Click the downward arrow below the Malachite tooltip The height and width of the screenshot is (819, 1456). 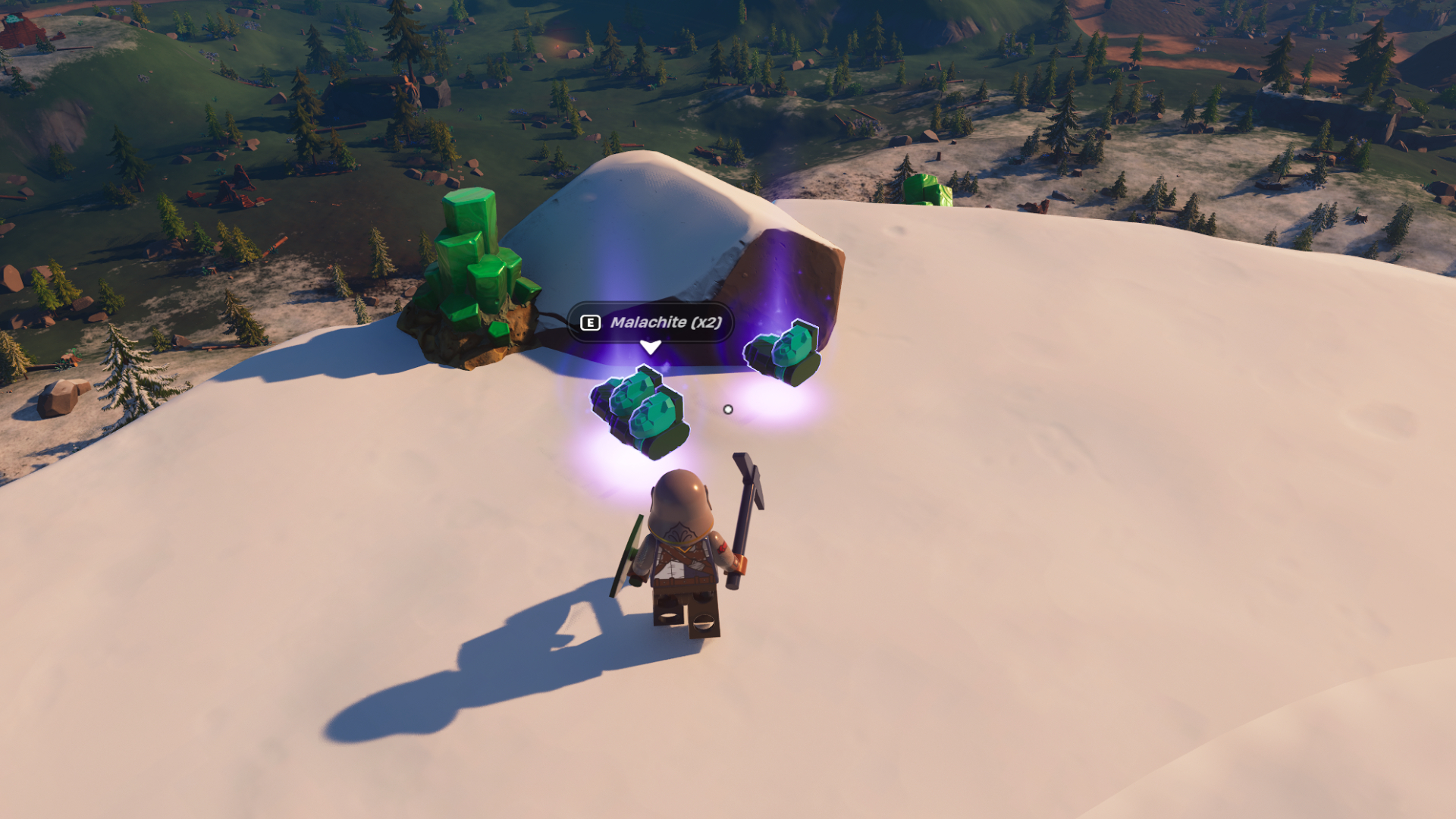coord(649,347)
